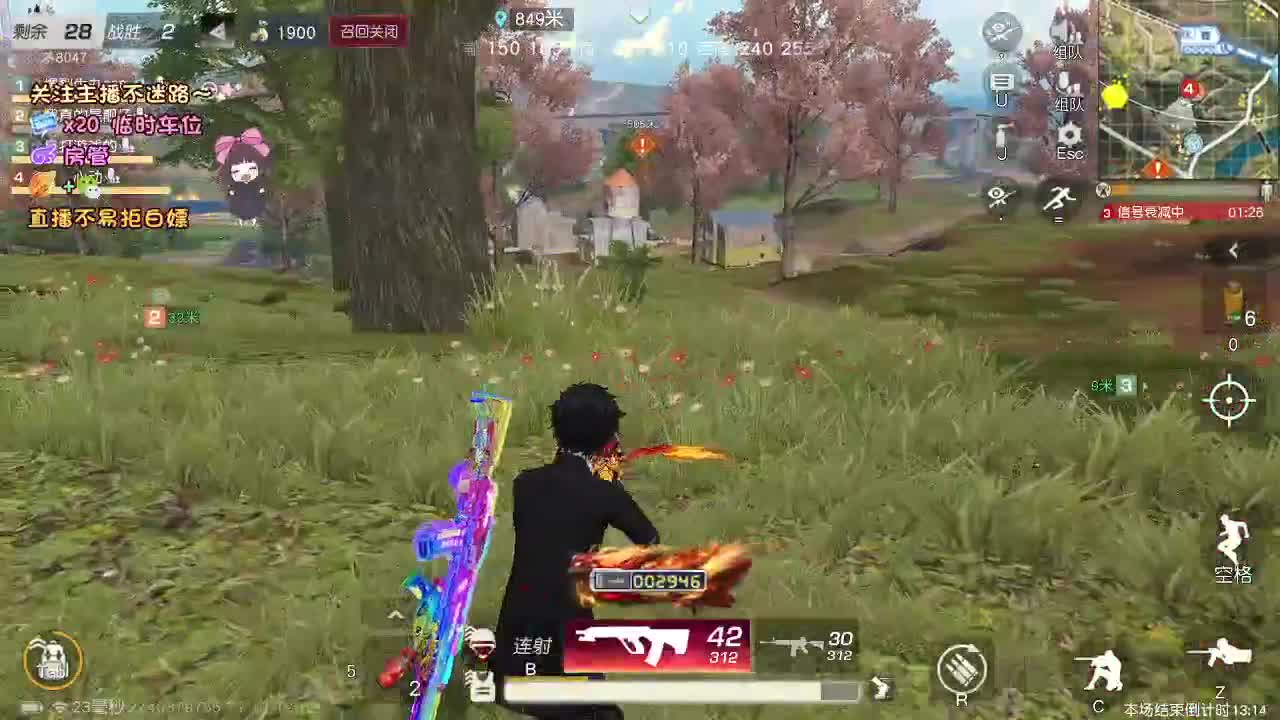Toggle free-look with the eye icon
Screen dimensions: 1280x720
tap(998, 196)
